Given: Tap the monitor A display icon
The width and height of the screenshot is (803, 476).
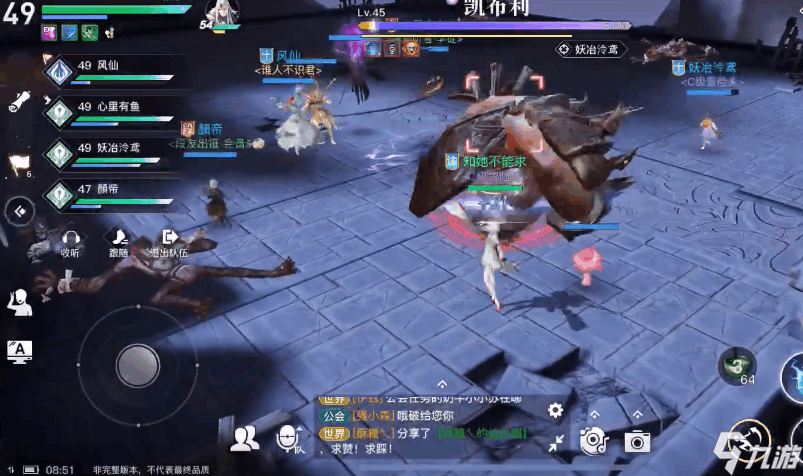Looking at the screenshot, I should 19,350.
